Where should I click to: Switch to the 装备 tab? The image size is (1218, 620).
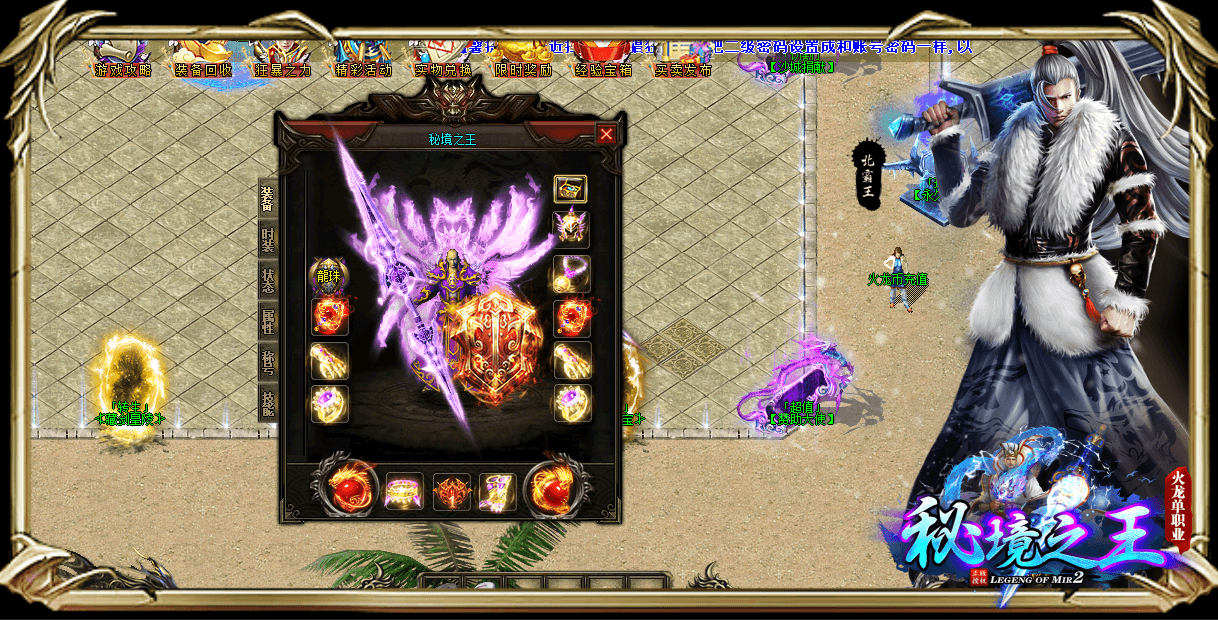[x=267, y=198]
